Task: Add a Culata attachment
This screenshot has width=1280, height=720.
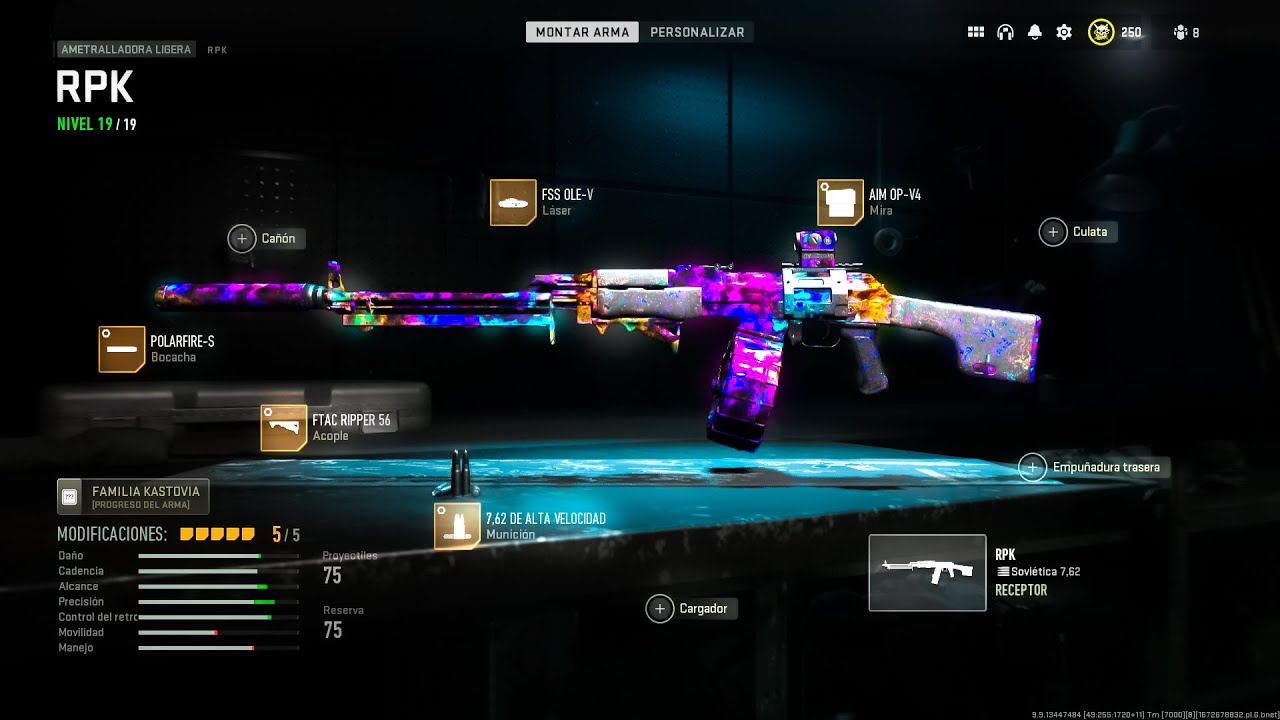Action: (1053, 232)
